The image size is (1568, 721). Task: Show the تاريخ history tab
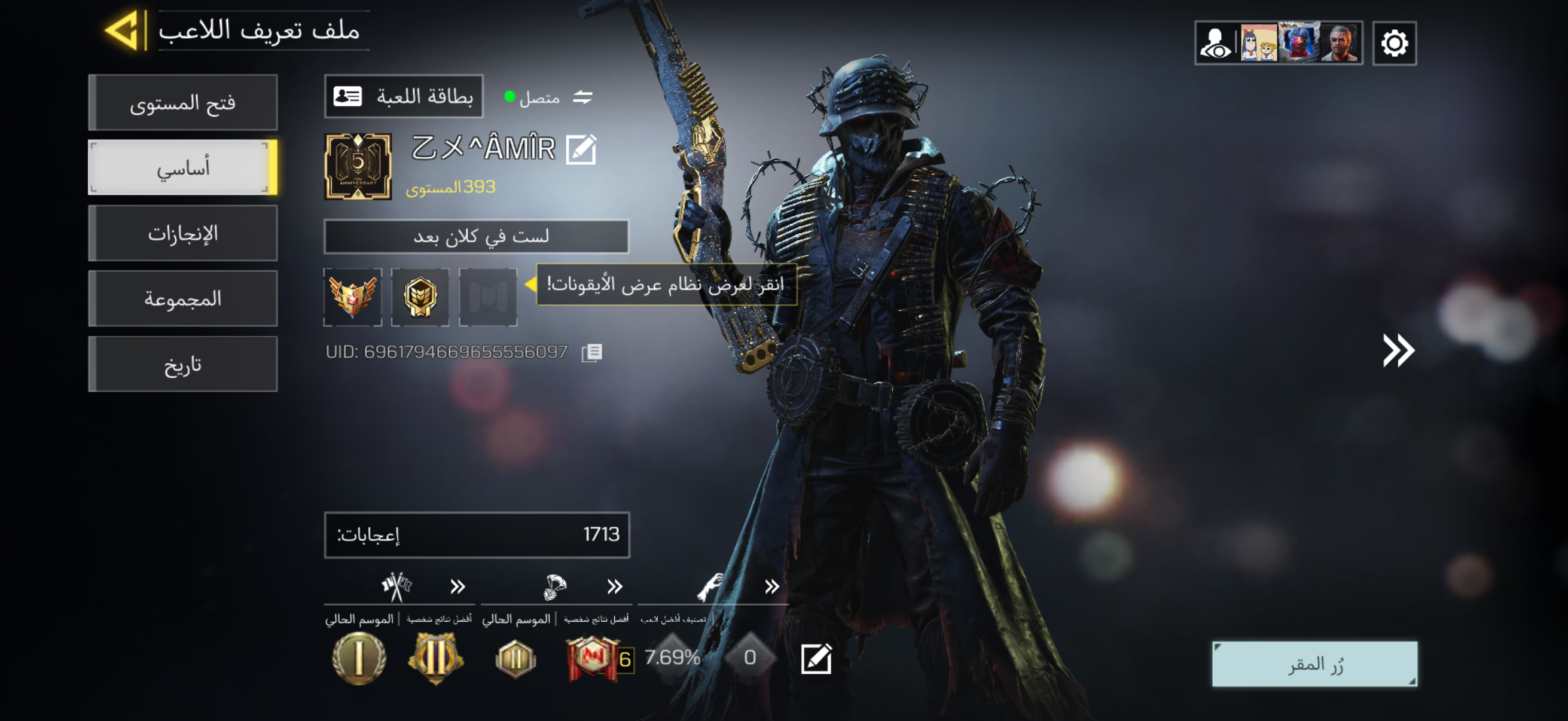(182, 365)
